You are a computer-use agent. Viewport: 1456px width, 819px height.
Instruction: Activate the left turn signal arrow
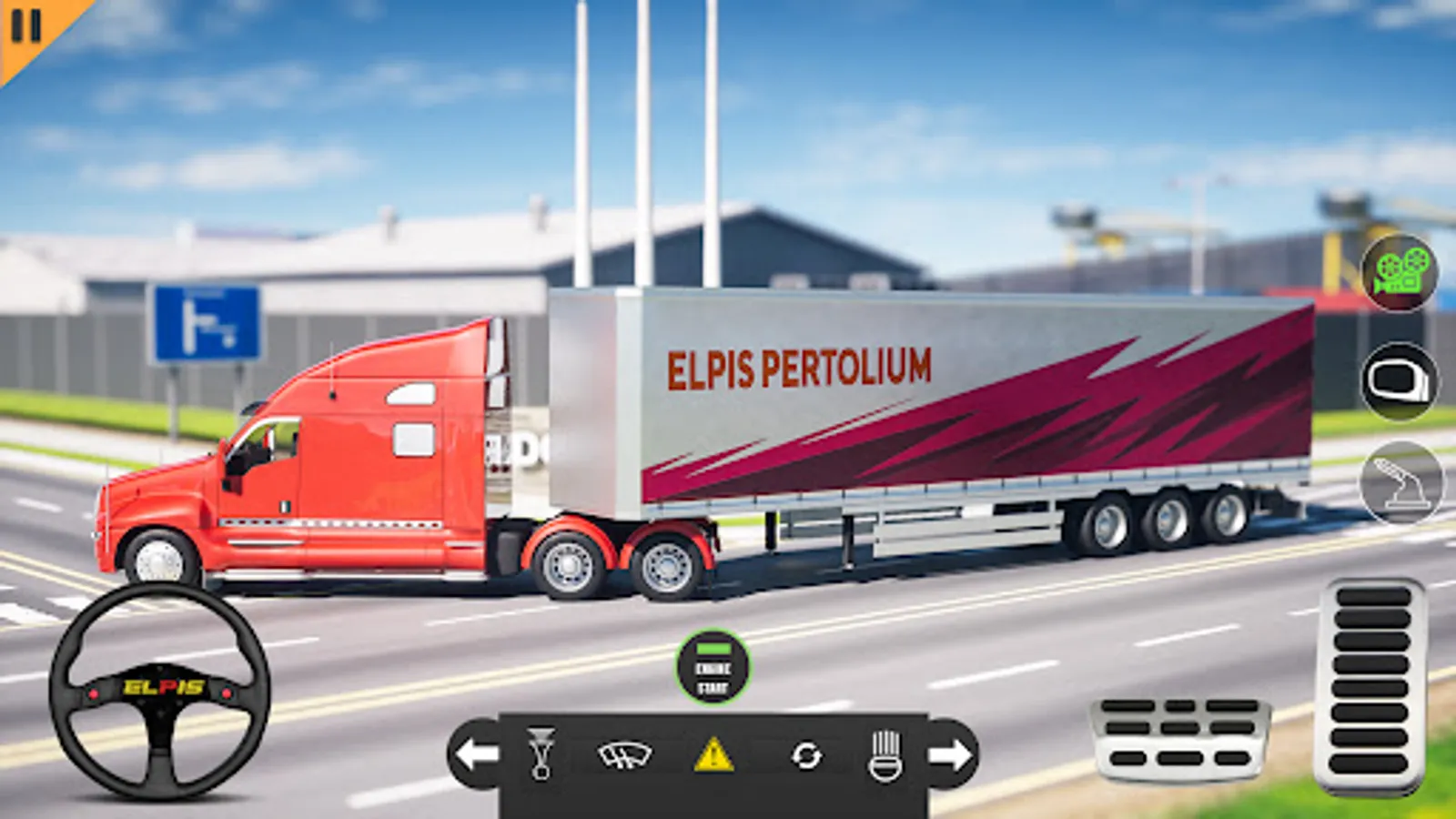pos(476,753)
